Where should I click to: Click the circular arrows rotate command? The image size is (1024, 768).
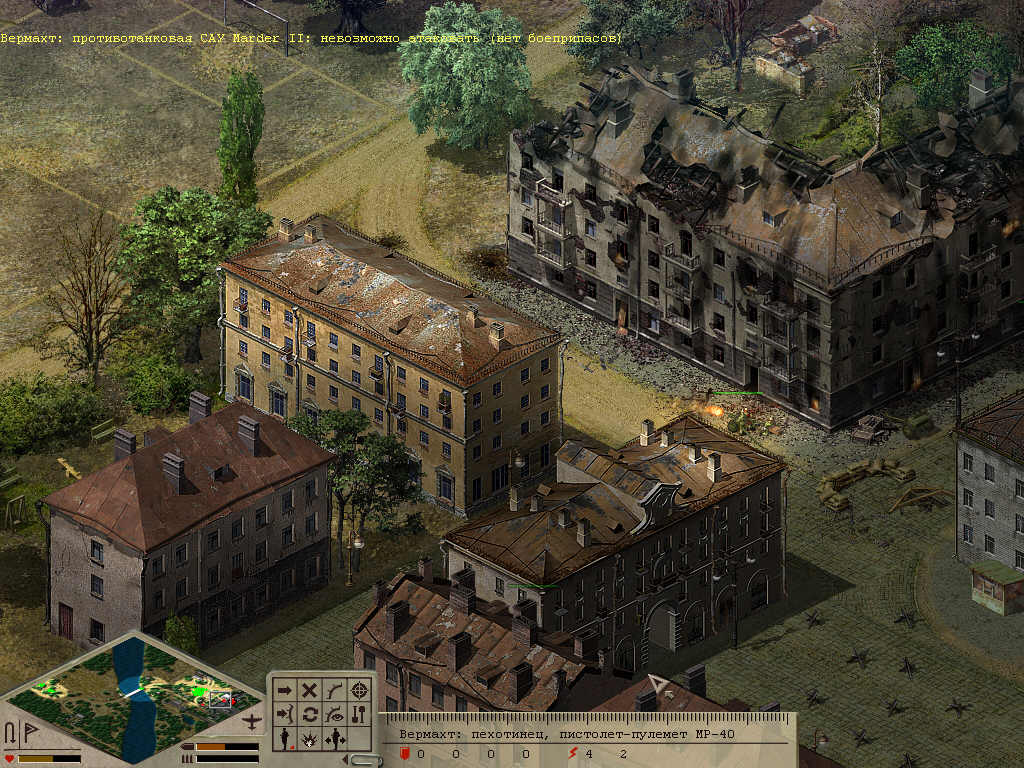[310, 714]
